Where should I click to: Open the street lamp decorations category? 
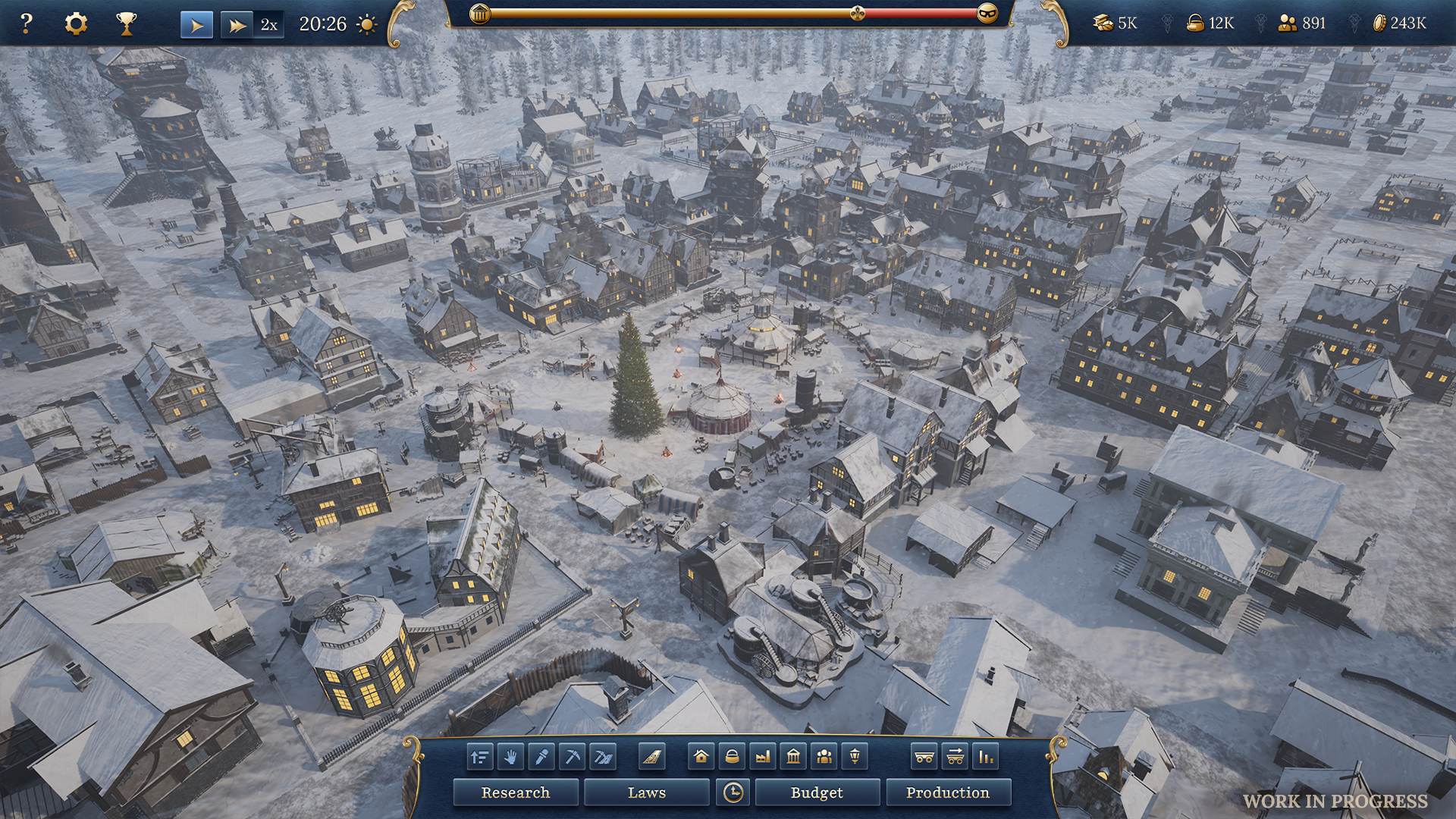pos(855,757)
